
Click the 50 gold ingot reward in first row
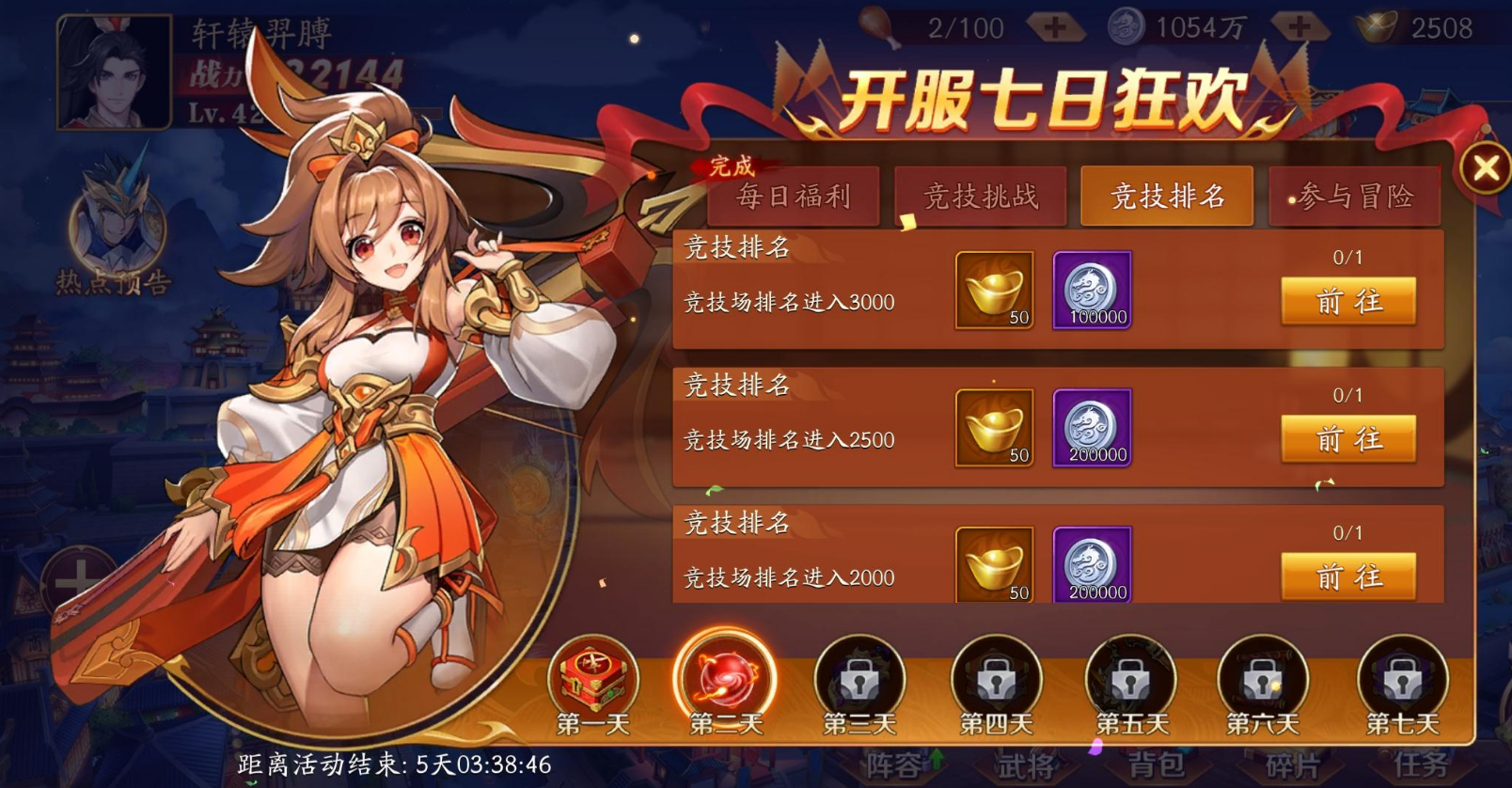click(993, 289)
